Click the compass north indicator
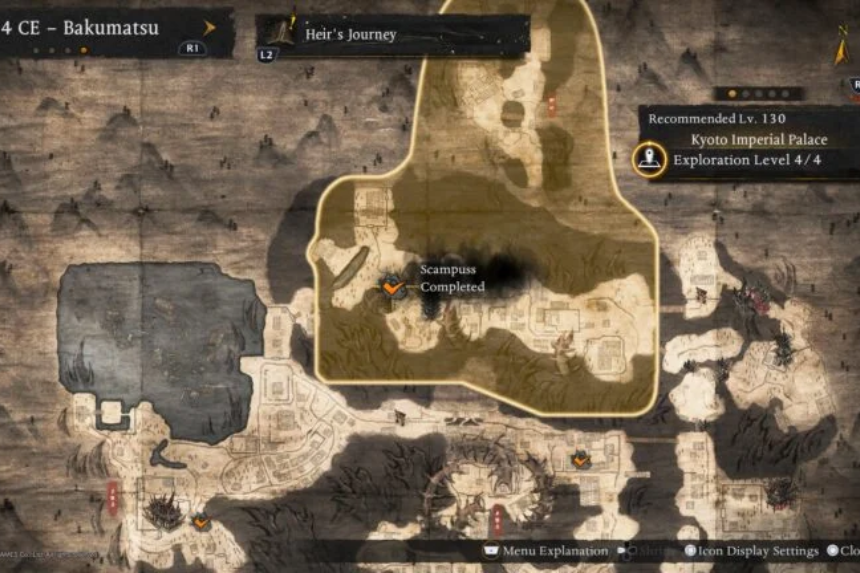This screenshot has width=860, height=573. [x=841, y=47]
